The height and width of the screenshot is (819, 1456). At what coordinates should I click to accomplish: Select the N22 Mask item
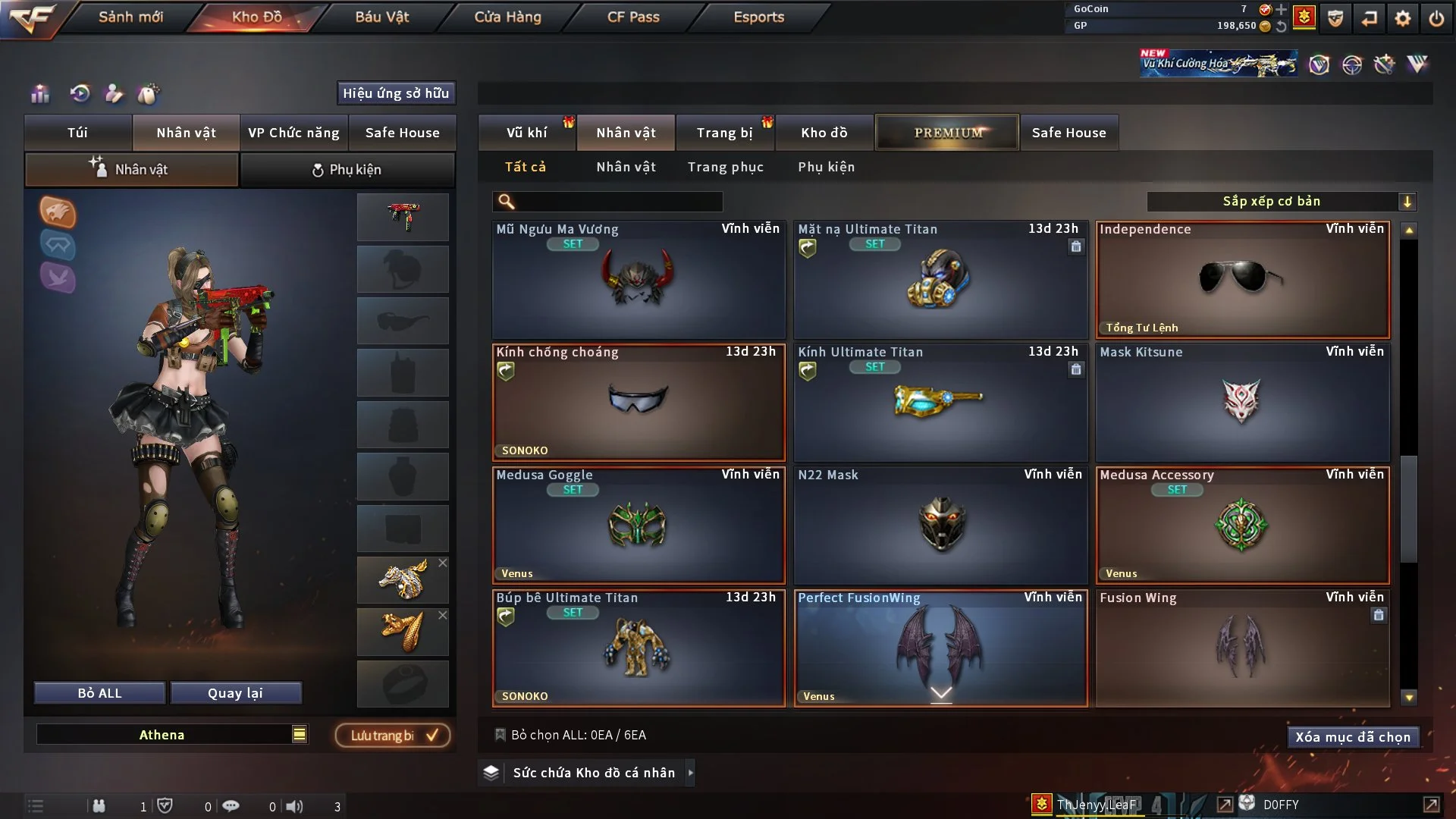pyautogui.click(x=940, y=526)
